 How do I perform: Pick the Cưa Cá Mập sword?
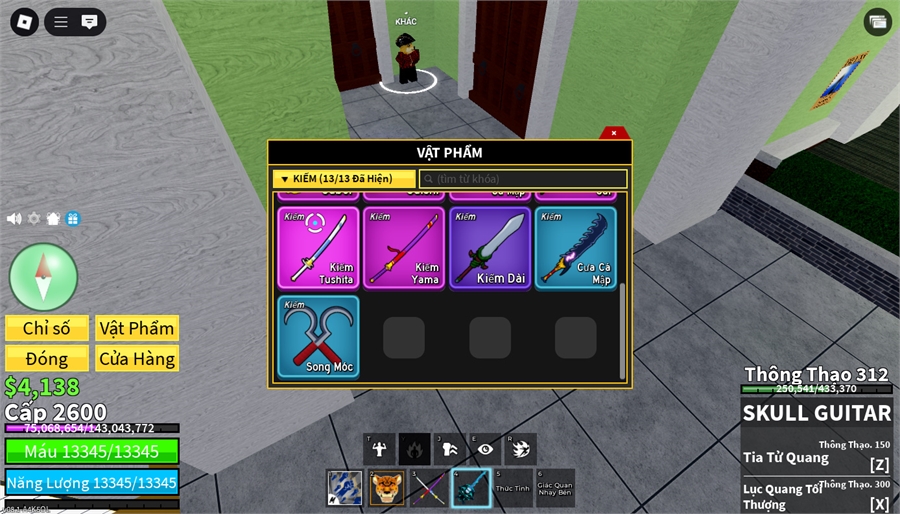click(x=576, y=248)
